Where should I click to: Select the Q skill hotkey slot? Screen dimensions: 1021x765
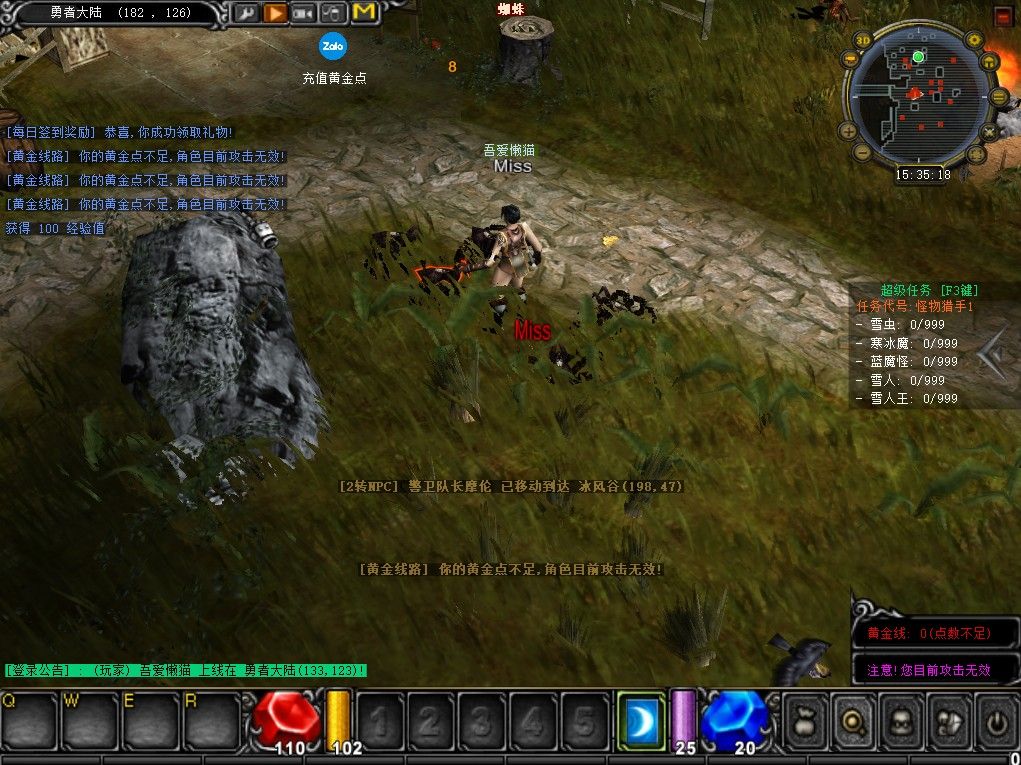28,718
